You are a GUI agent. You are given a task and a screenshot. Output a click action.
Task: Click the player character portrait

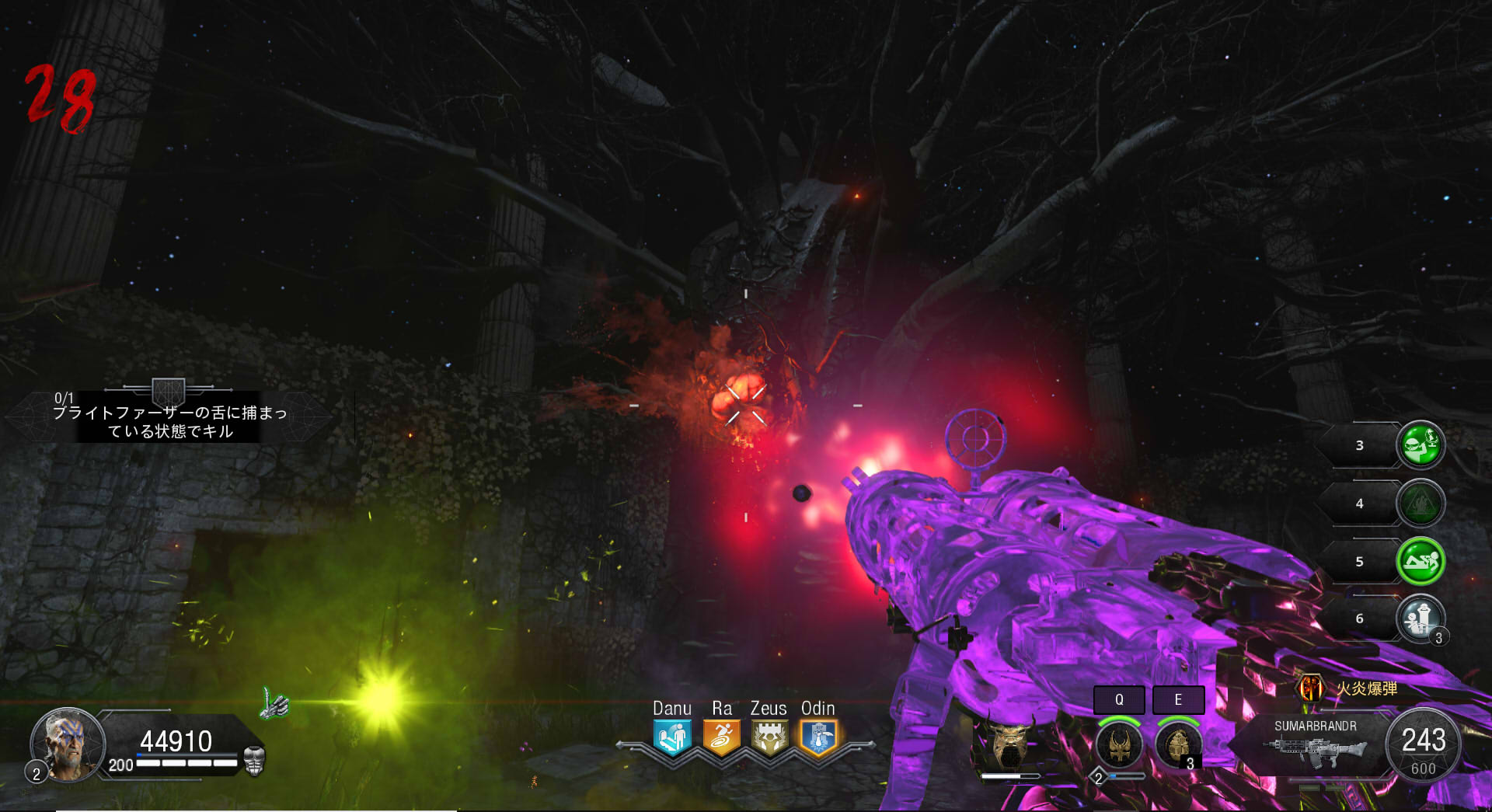pyautogui.click(x=68, y=744)
